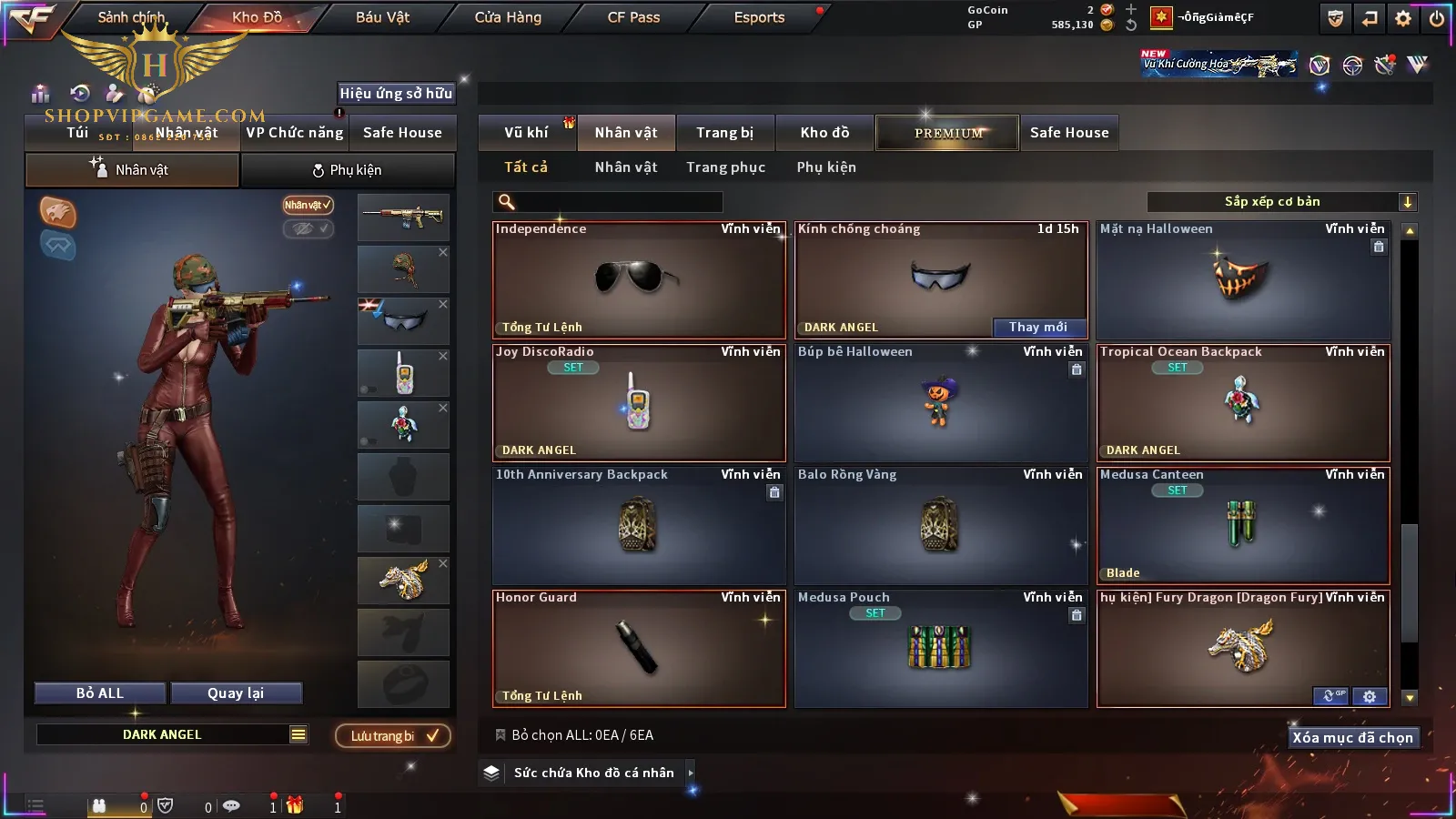Select the Balo Rồng Vàng backpack
1456x819 pixels.
pyautogui.click(x=940, y=526)
